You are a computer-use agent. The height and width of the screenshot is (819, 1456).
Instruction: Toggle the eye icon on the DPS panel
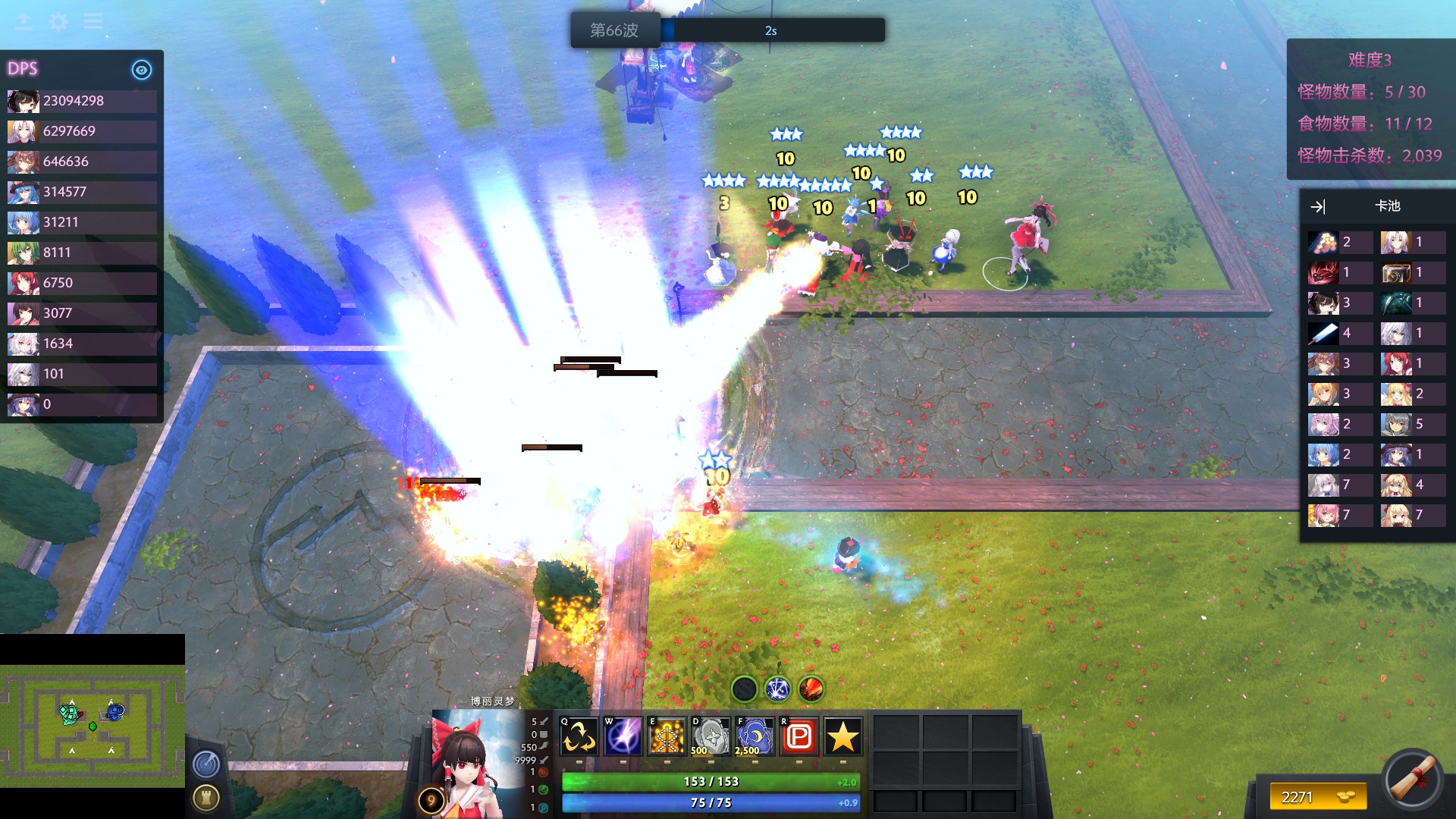(x=141, y=70)
